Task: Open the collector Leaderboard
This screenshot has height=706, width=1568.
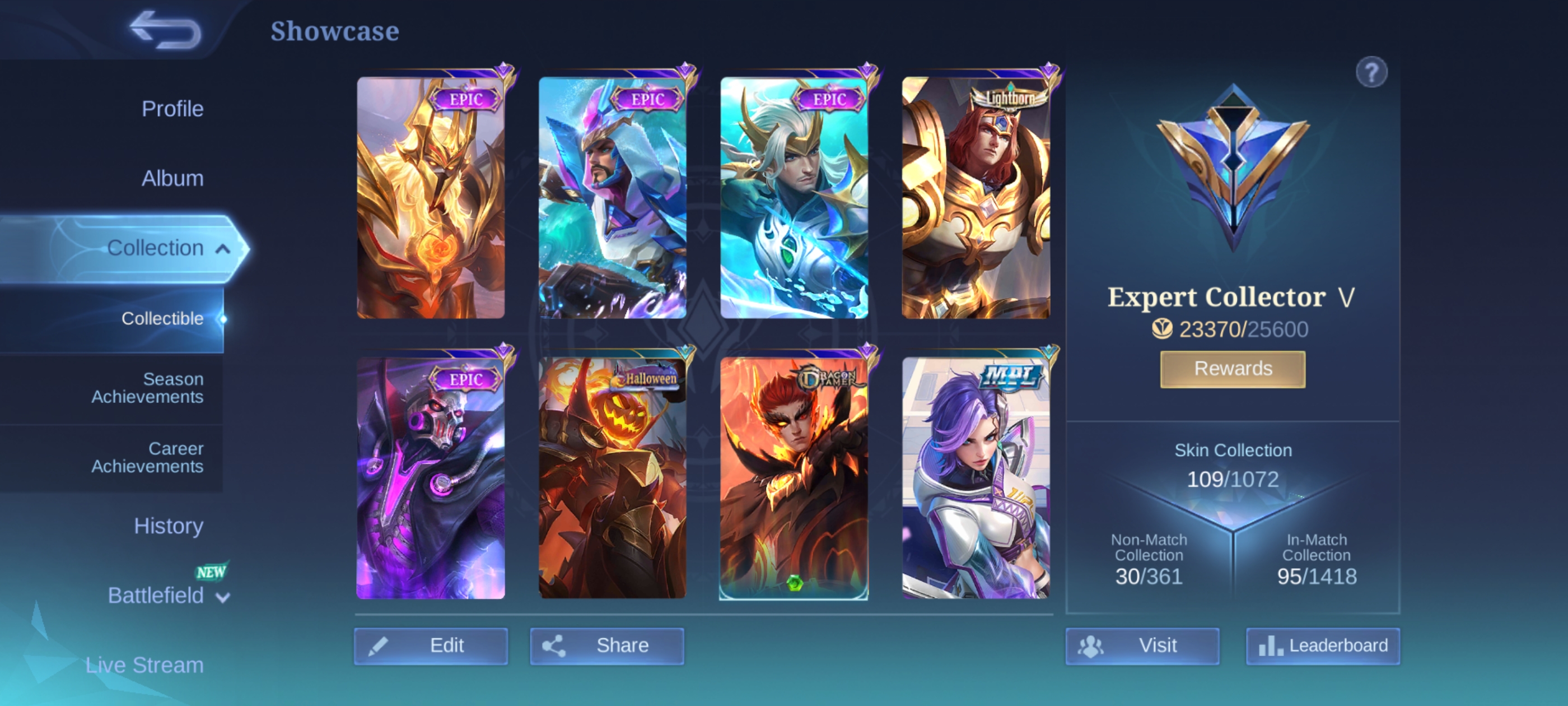Action: 1323,645
